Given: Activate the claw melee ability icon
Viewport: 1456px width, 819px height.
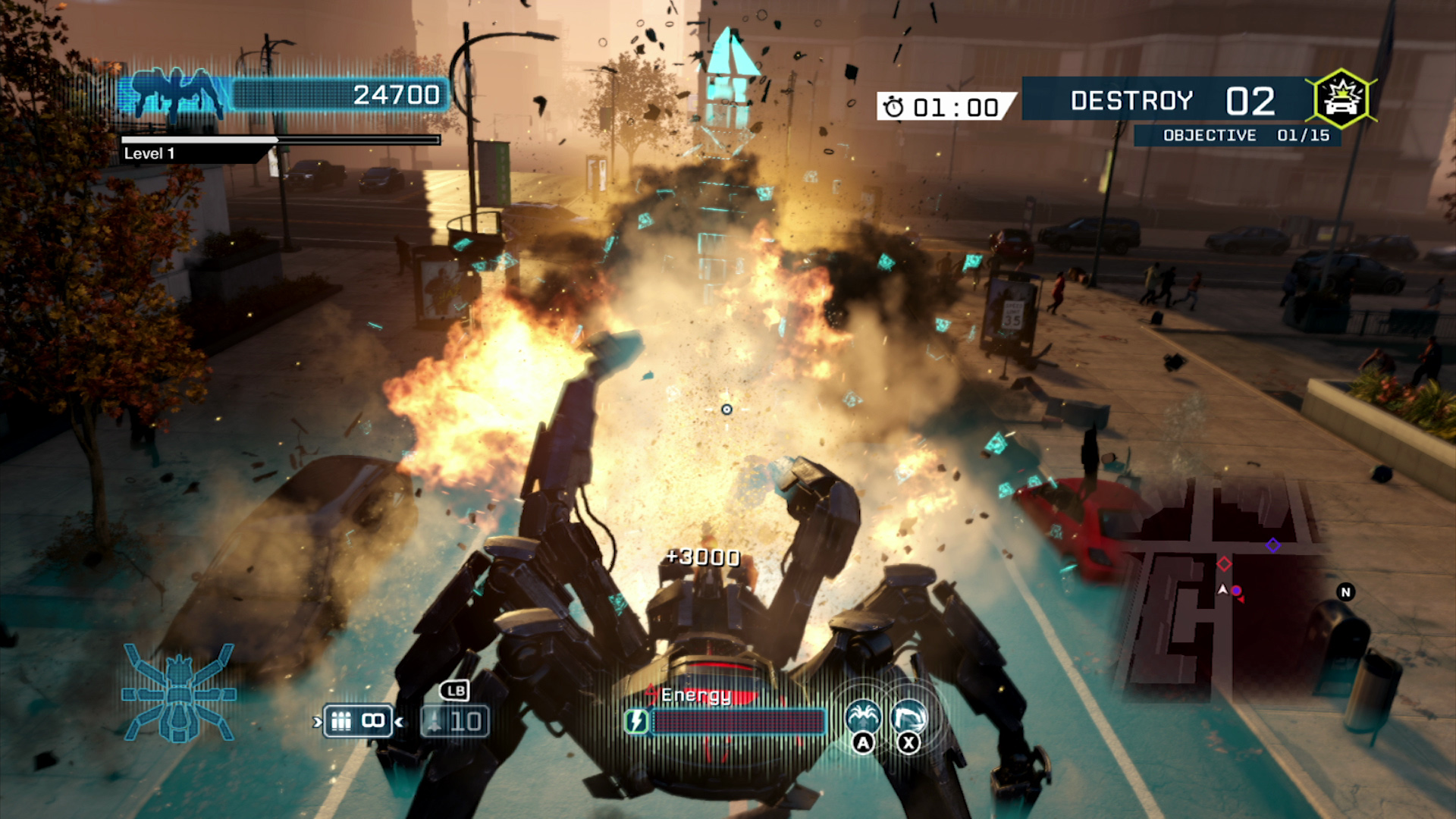Looking at the screenshot, I should (908, 717).
